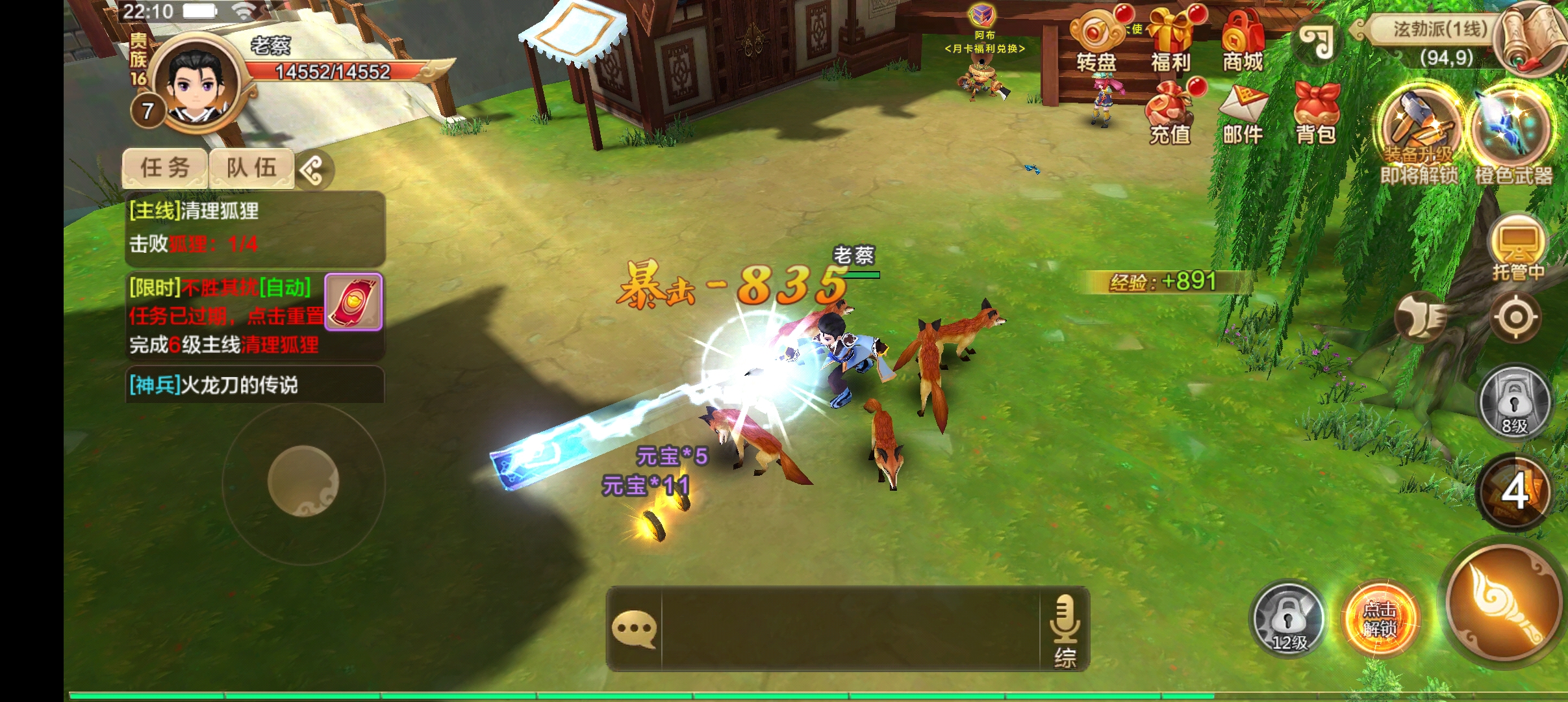The image size is (1568, 702).
Task: Open the 充值 recharge menu
Action: point(1170,112)
